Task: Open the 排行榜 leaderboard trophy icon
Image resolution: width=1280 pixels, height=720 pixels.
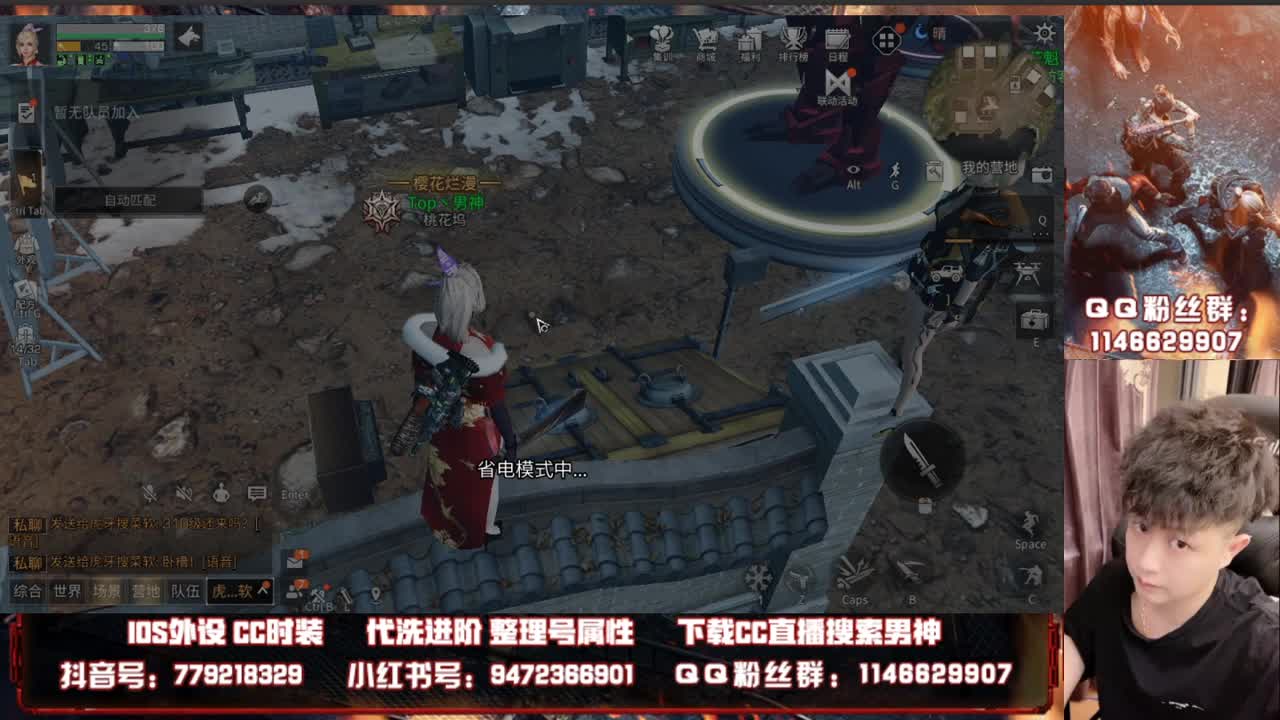Action: 793,38
